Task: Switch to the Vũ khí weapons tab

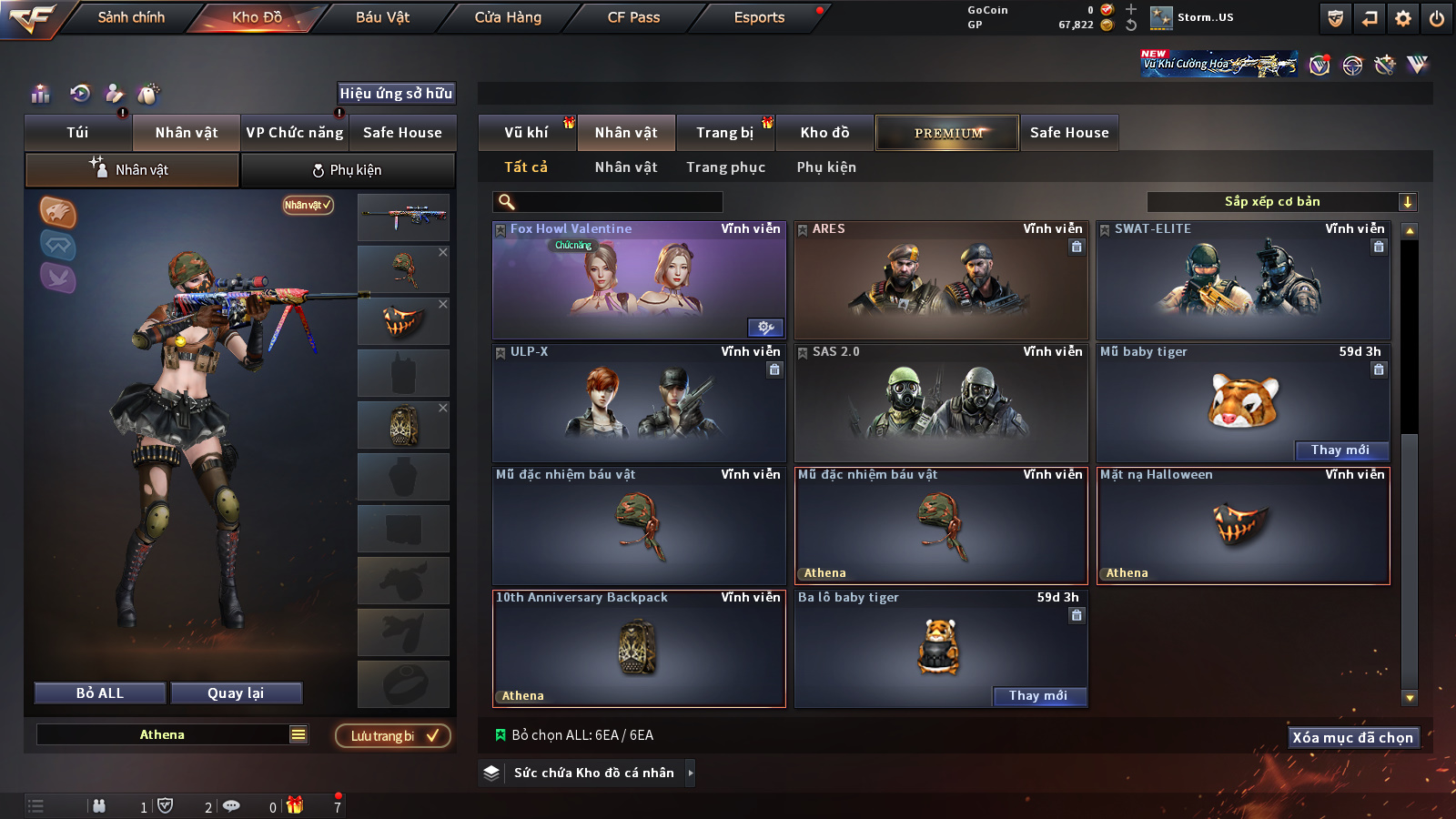Action: [526, 133]
